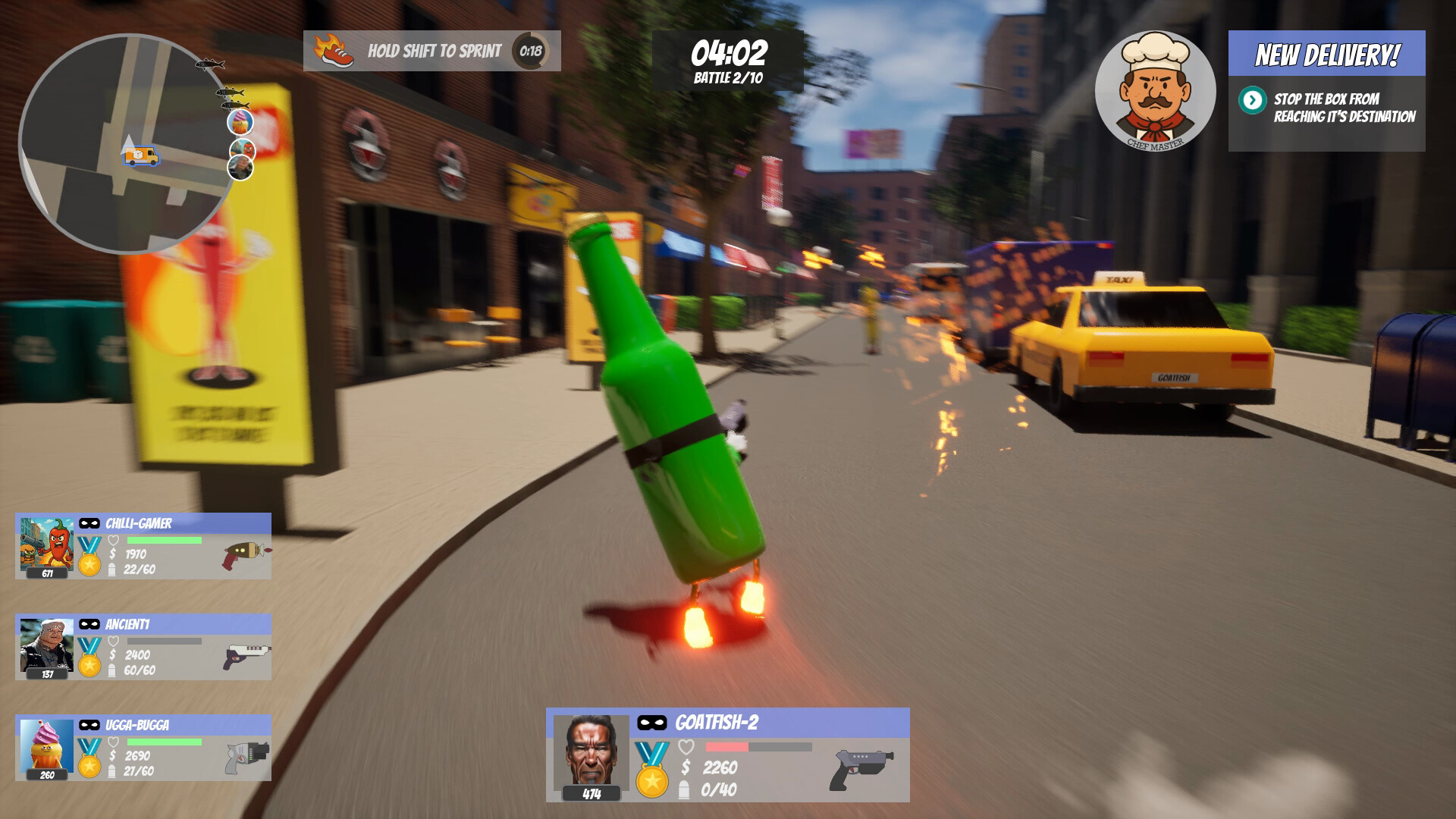Screen dimensions: 1456x819
Task: Open the Chef Master portrait
Action: [1155, 90]
